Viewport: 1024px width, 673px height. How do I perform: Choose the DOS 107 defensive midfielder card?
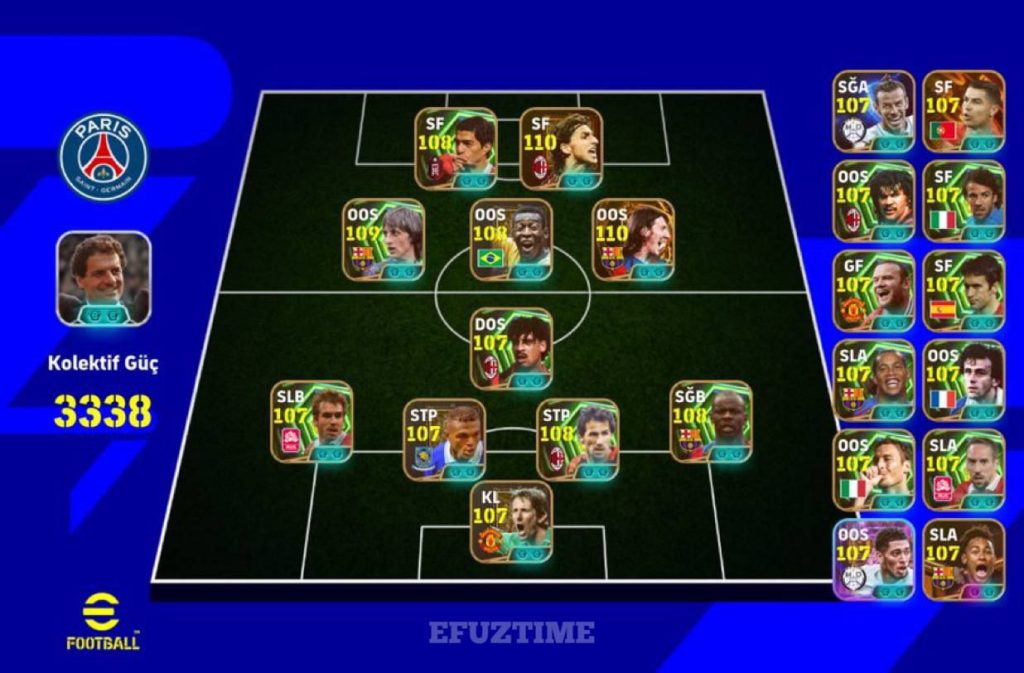coord(511,348)
